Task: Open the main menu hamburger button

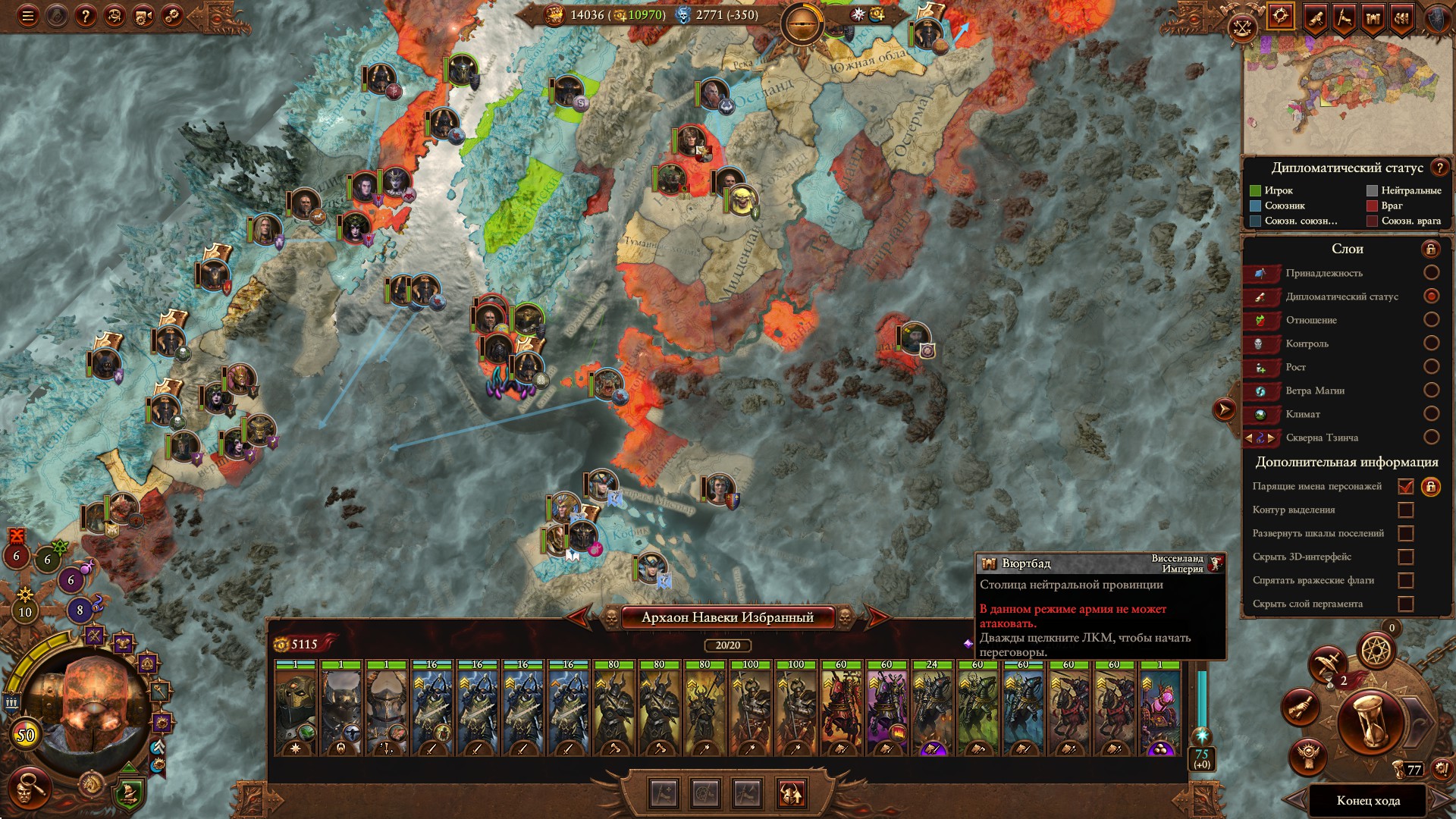Action: (x=28, y=16)
